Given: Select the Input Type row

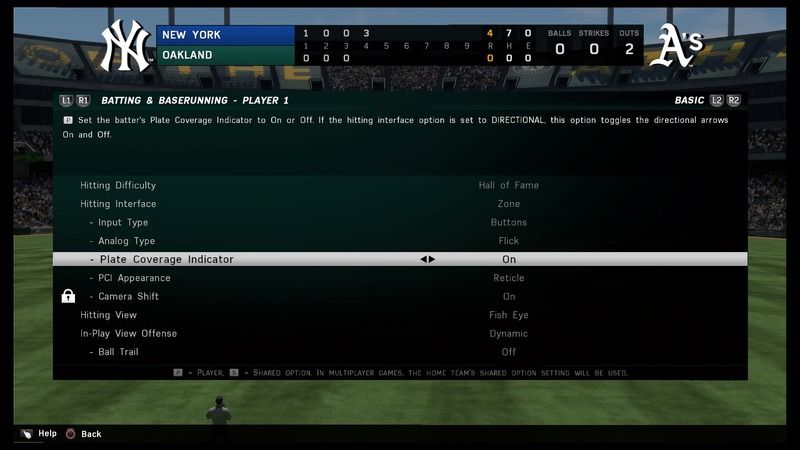Looking at the screenshot, I should point(123,223).
